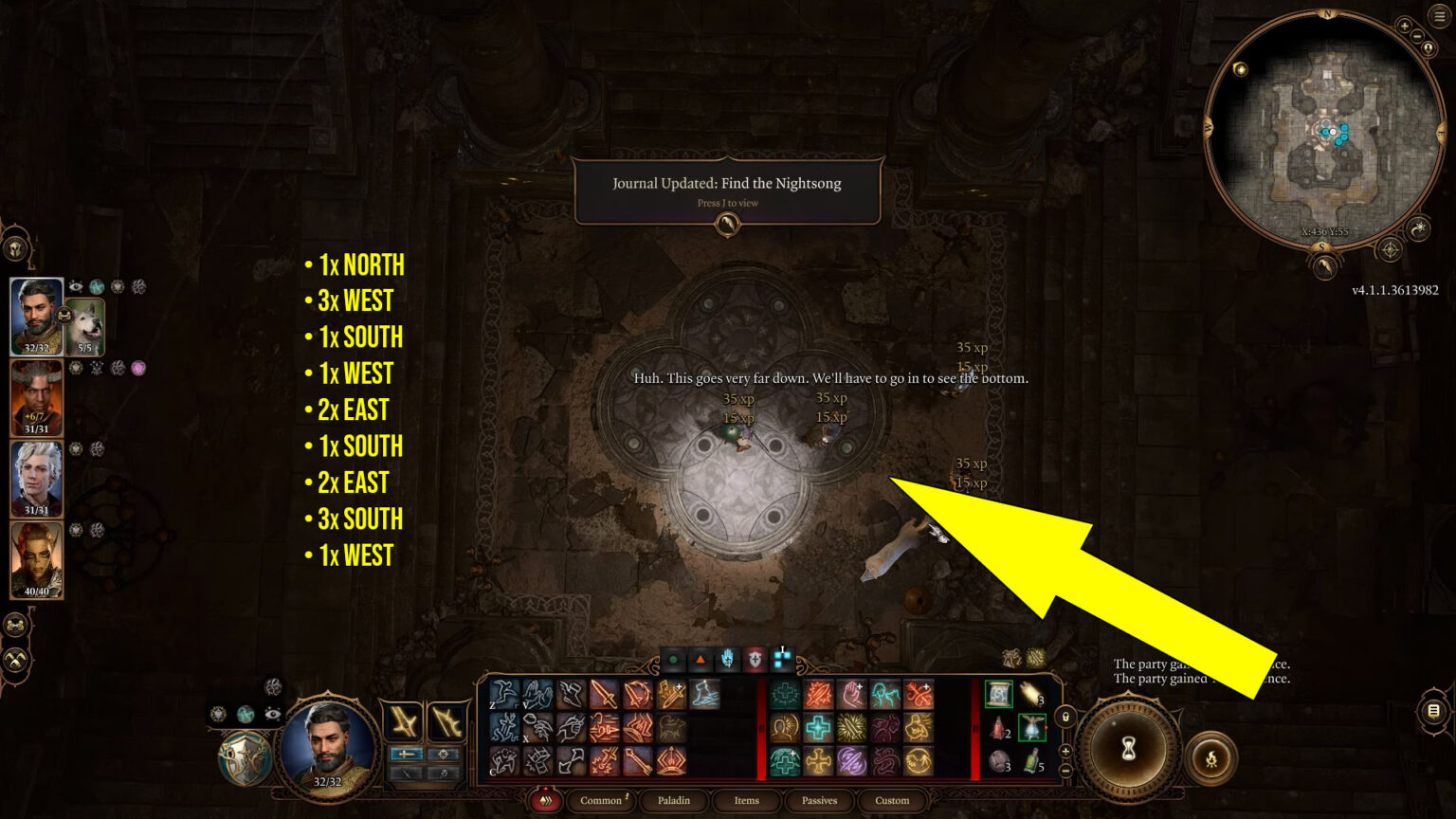1456x819 pixels.
Task: Open the Passives tab on the hotbar
Action: pyautogui.click(x=817, y=801)
